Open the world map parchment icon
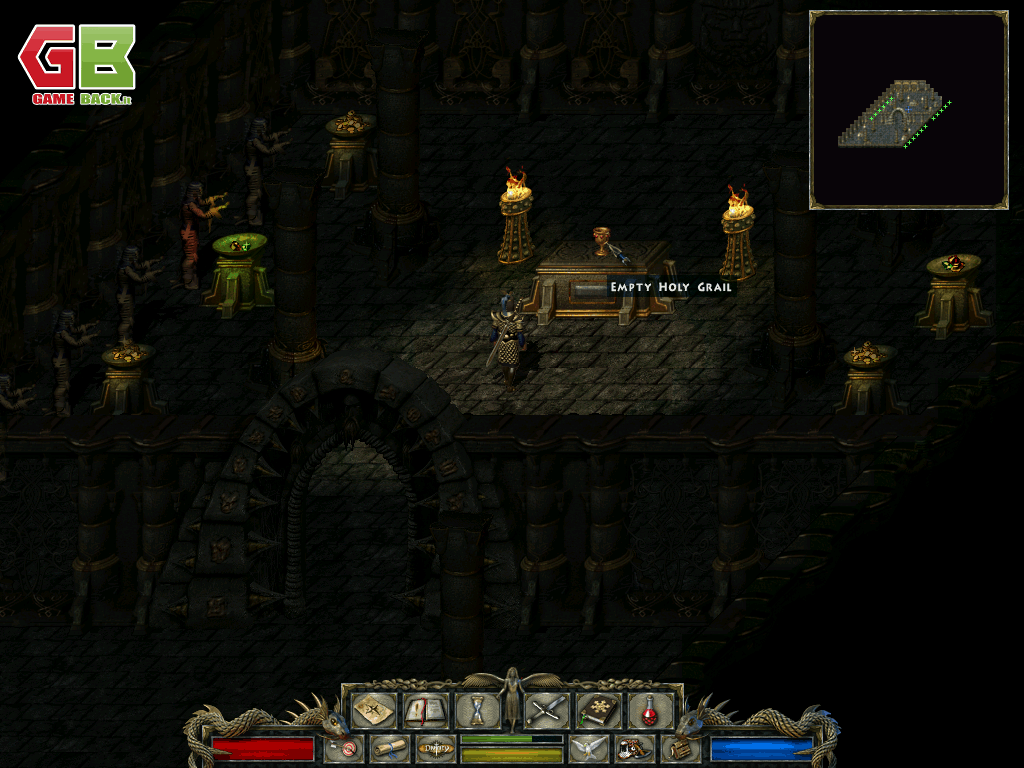 [x=375, y=710]
